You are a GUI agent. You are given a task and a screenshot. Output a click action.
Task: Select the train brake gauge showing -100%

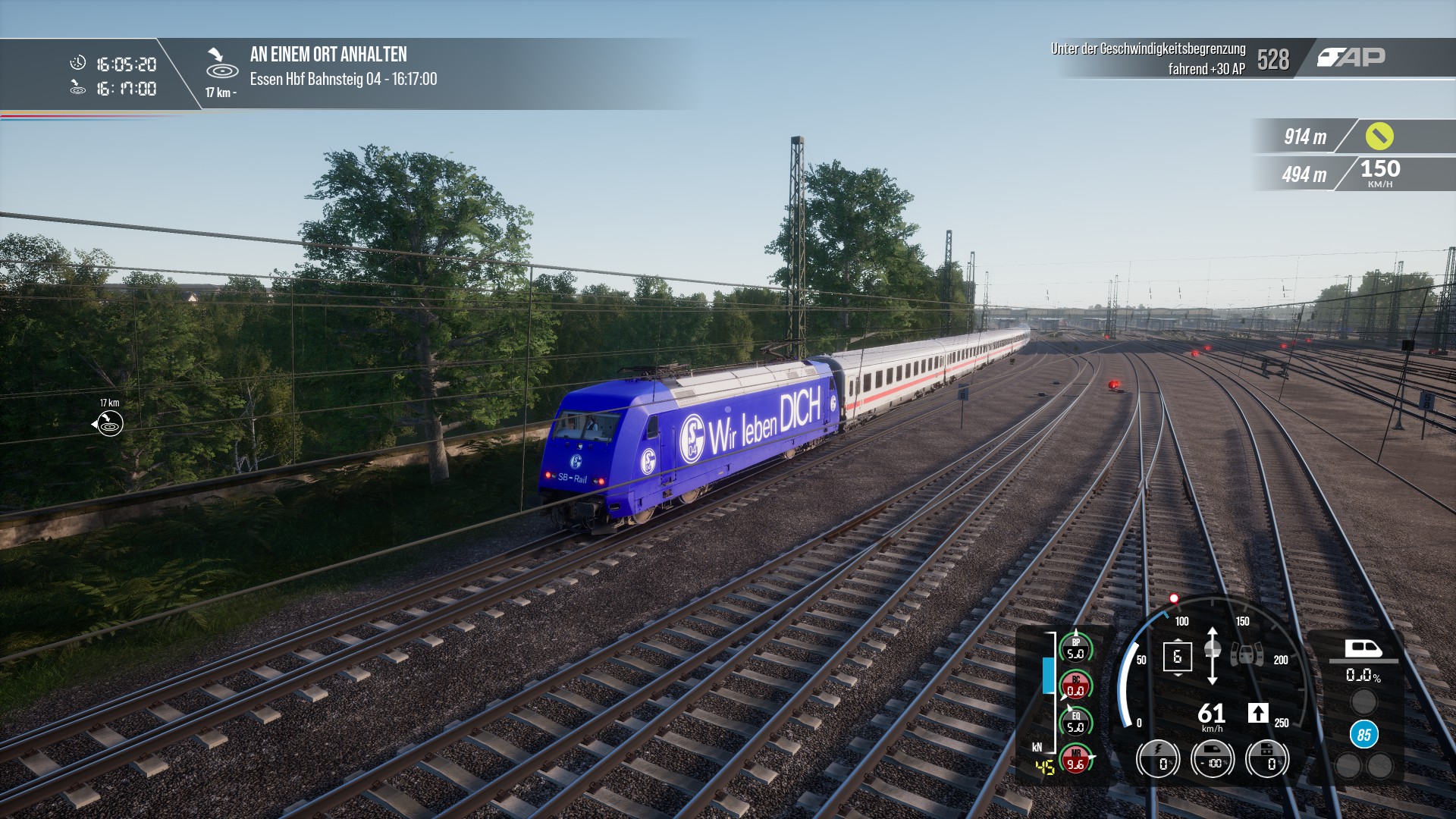click(1213, 759)
